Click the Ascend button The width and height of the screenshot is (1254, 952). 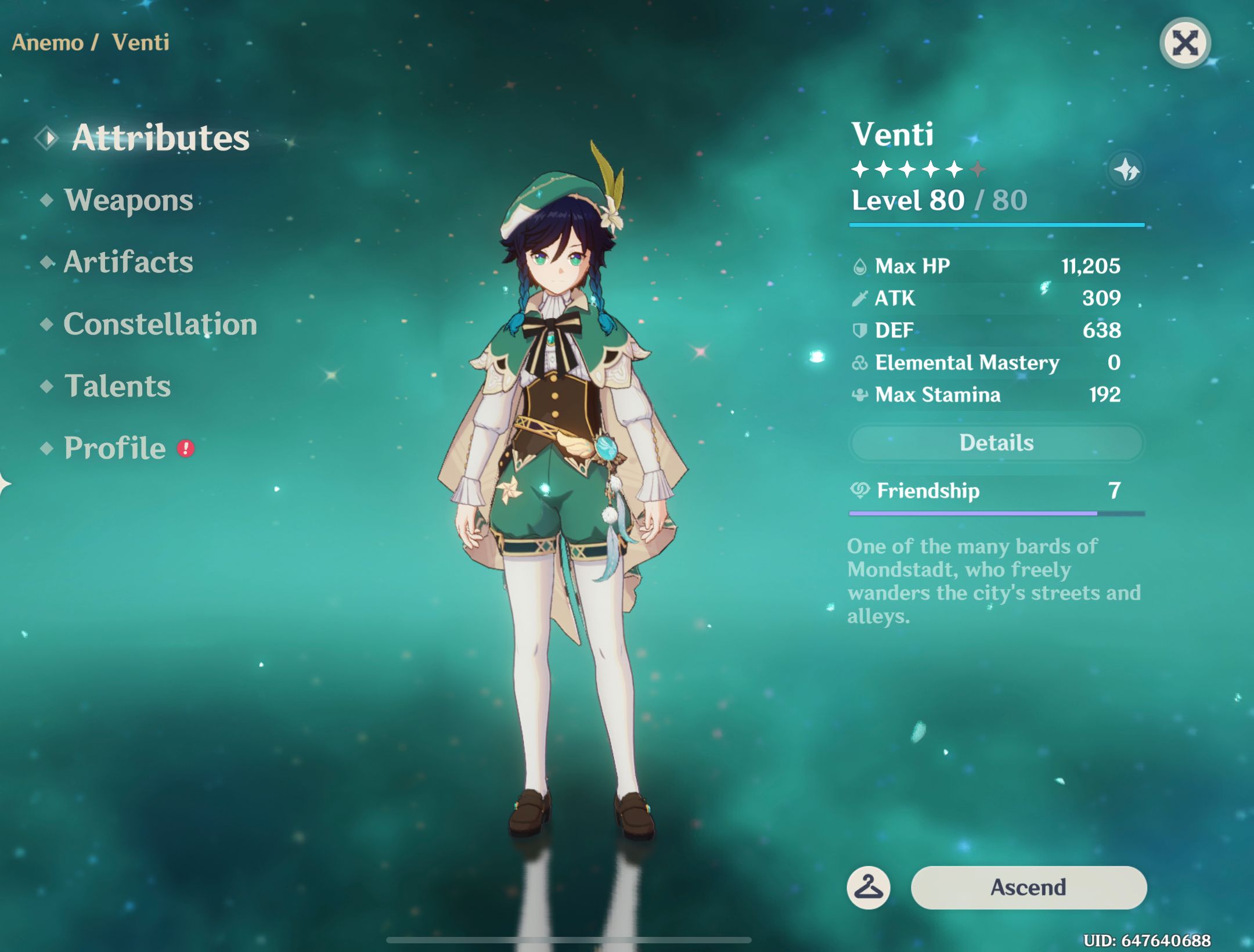[1030, 887]
